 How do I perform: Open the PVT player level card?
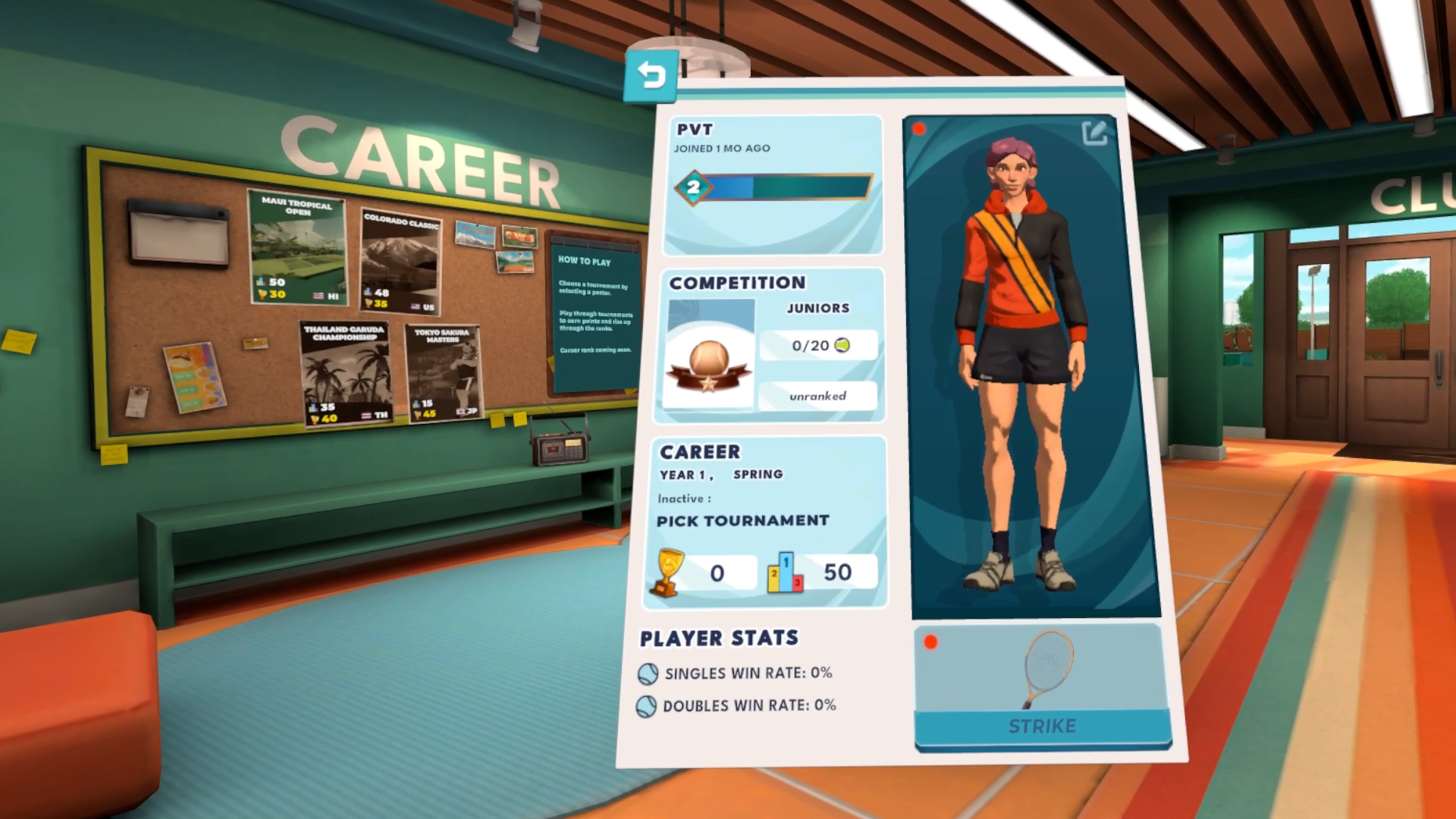773,185
